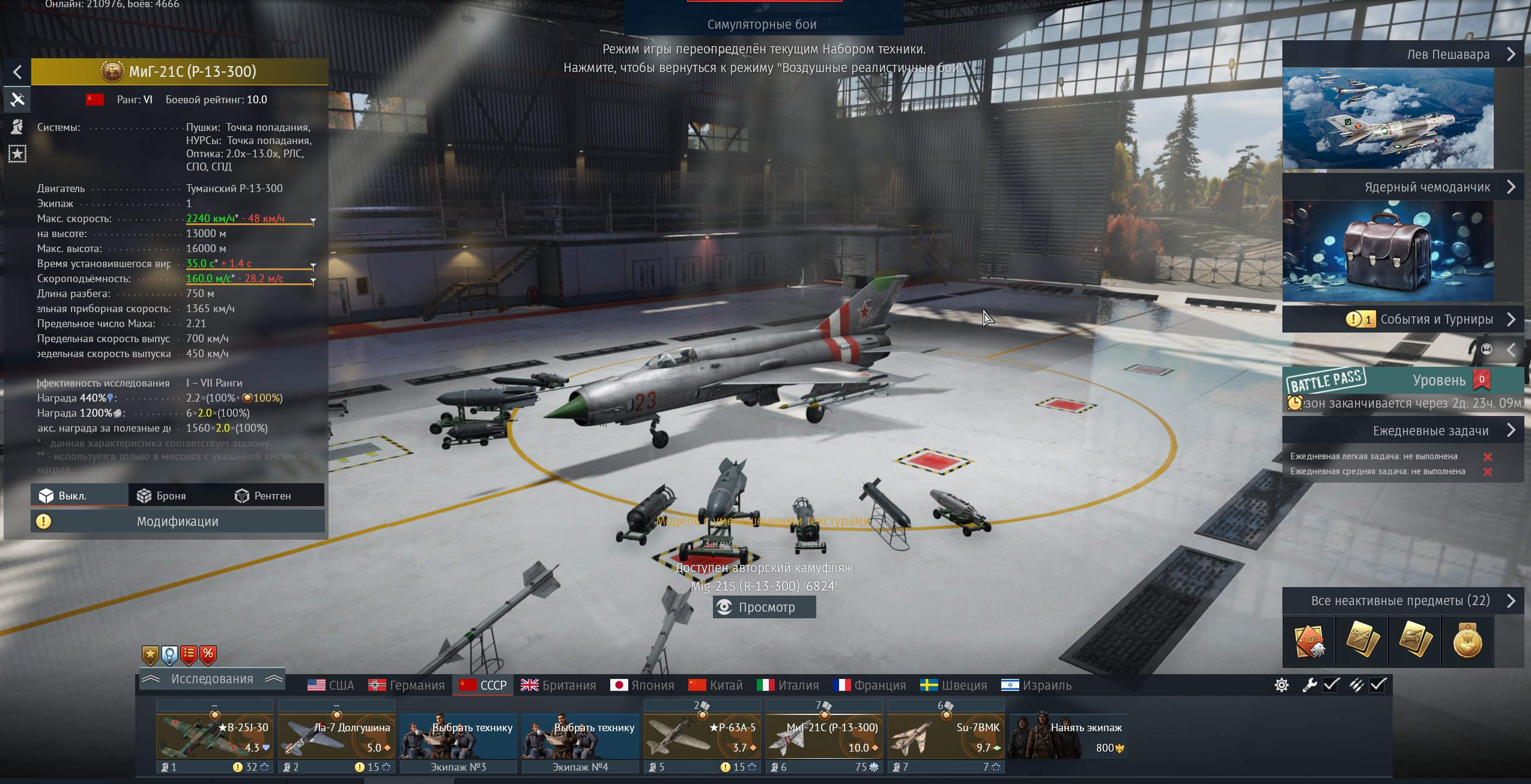Viewport: 1531px width, 784px height.
Task: Switch to Рентген x-ray view
Action: coord(263,496)
